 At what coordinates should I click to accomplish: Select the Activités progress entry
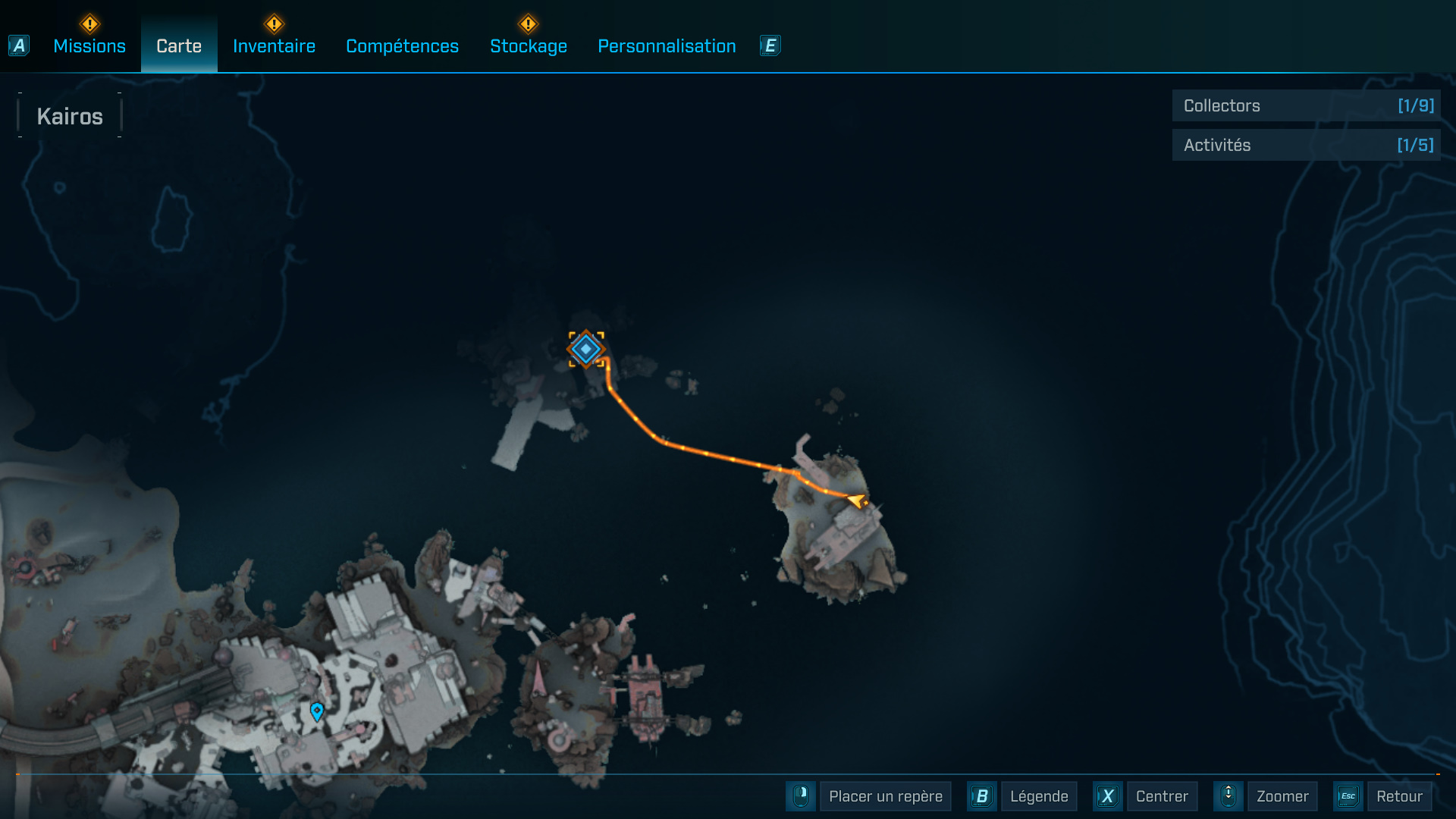click(x=1306, y=145)
